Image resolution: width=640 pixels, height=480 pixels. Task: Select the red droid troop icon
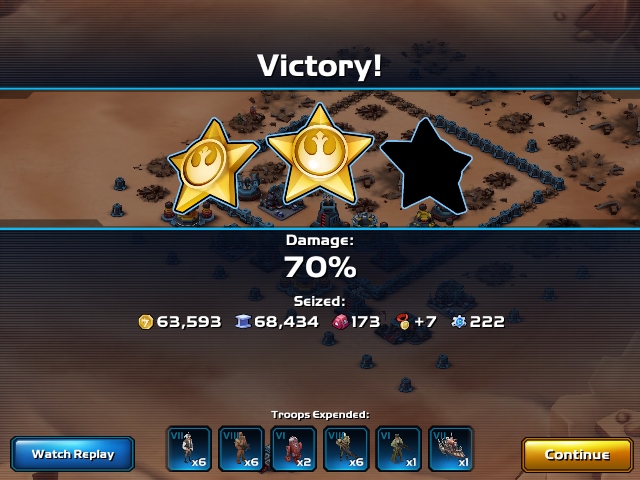[x=294, y=449]
